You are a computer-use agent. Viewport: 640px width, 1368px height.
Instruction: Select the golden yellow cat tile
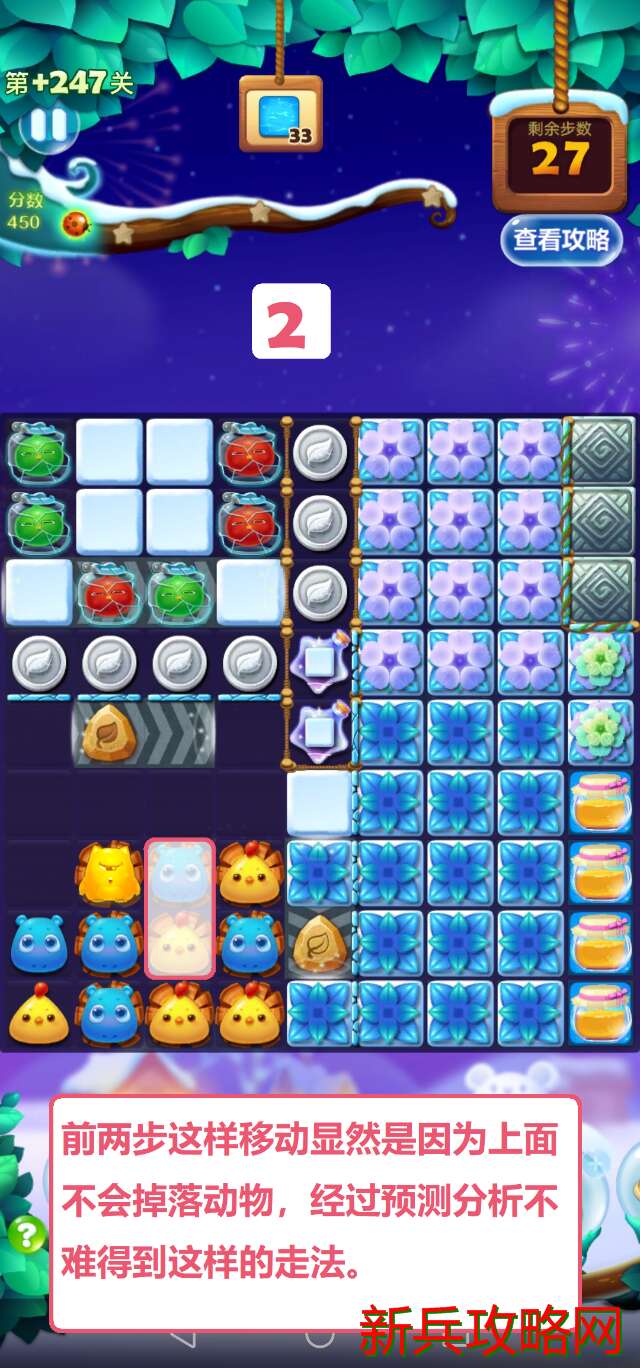pos(109,873)
